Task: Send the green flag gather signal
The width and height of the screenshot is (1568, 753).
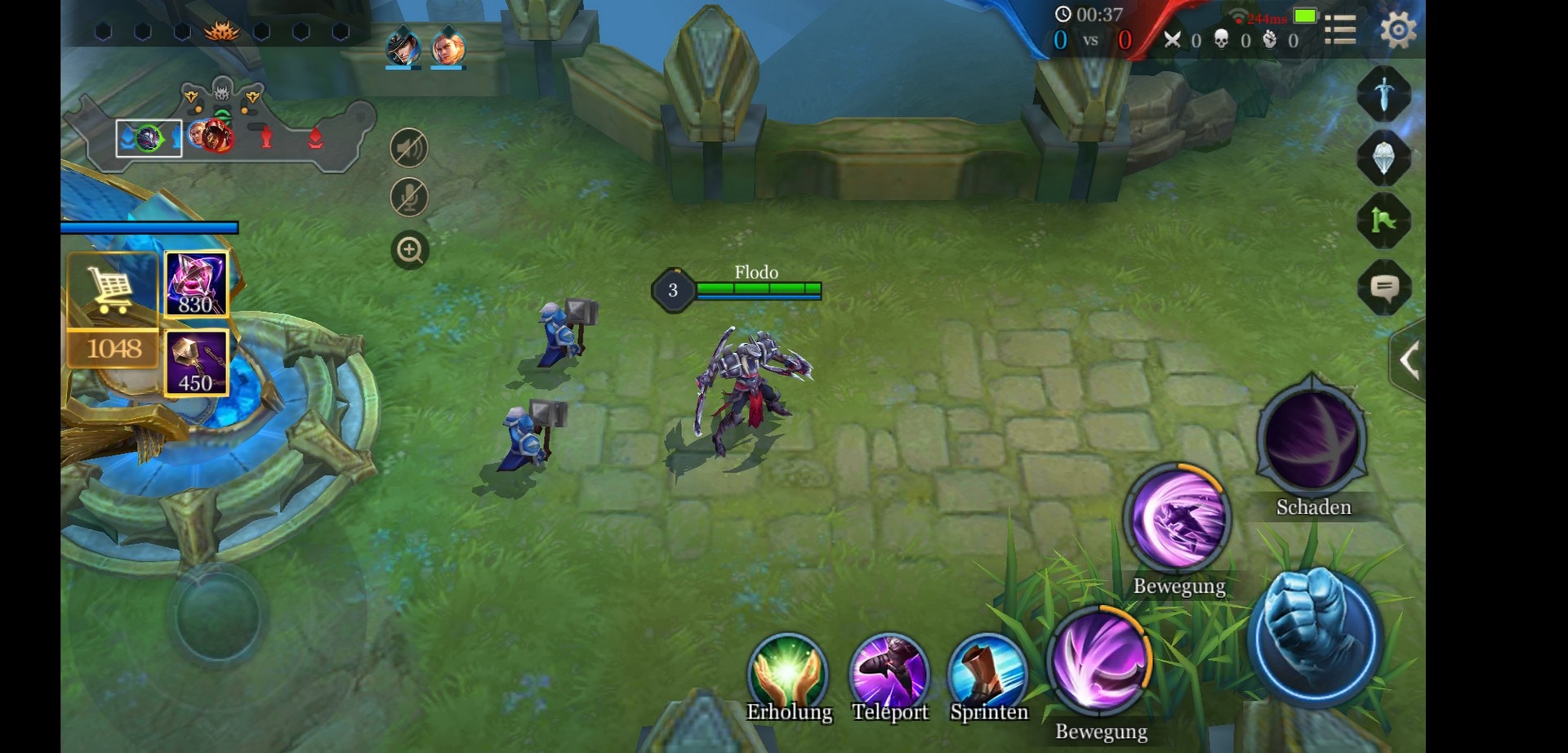Action: 1383,221
